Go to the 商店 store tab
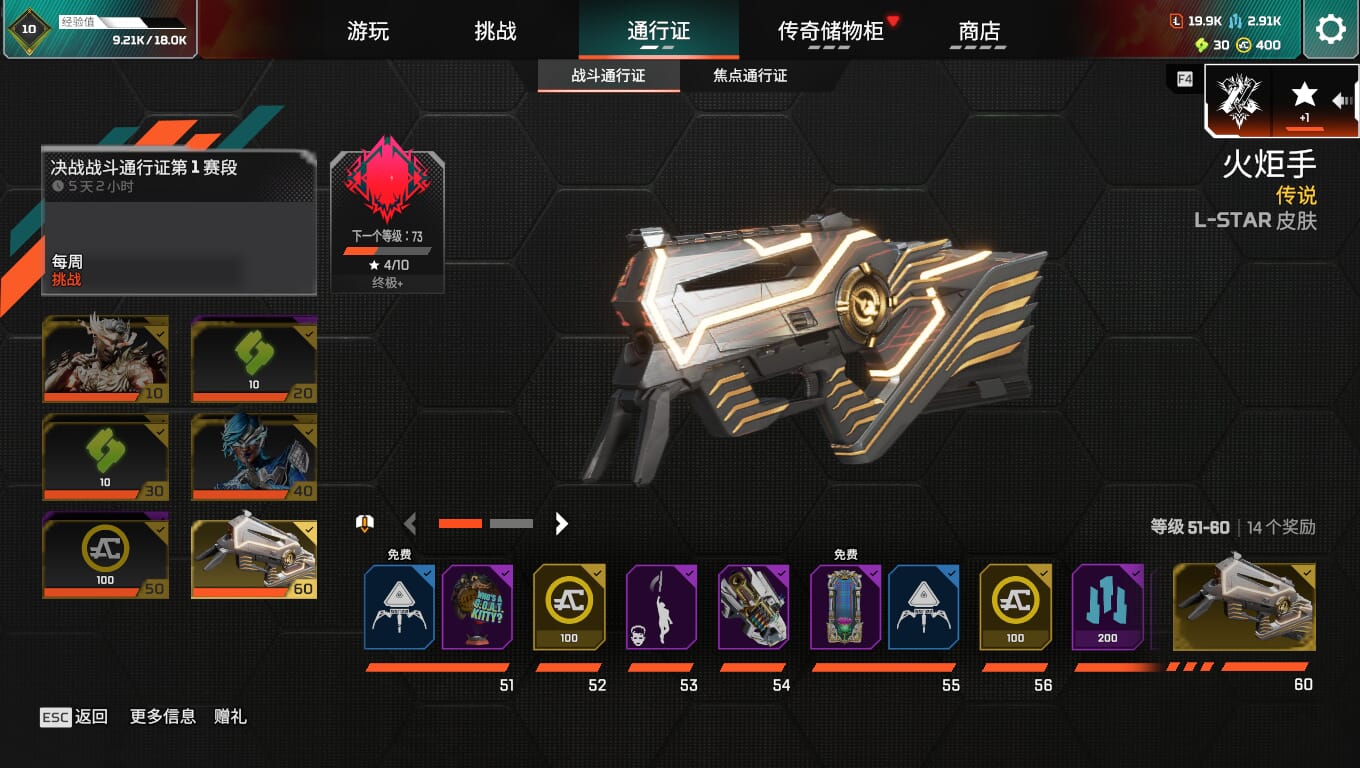Image resolution: width=1360 pixels, height=768 pixels. click(979, 31)
